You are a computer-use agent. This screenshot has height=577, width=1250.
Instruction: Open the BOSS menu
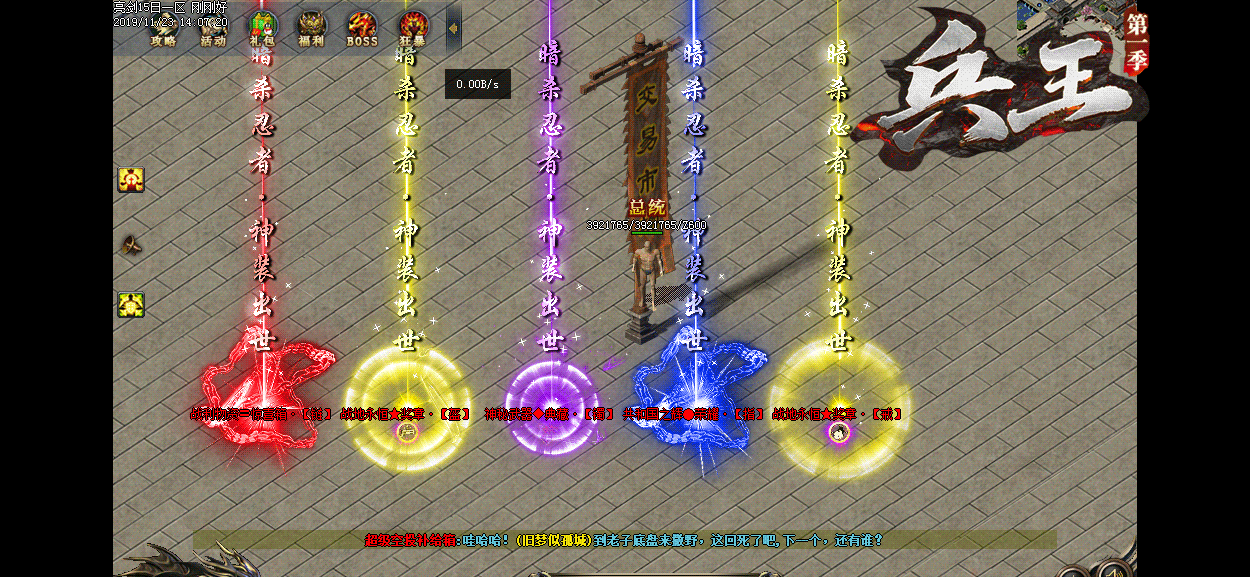[x=362, y=28]
